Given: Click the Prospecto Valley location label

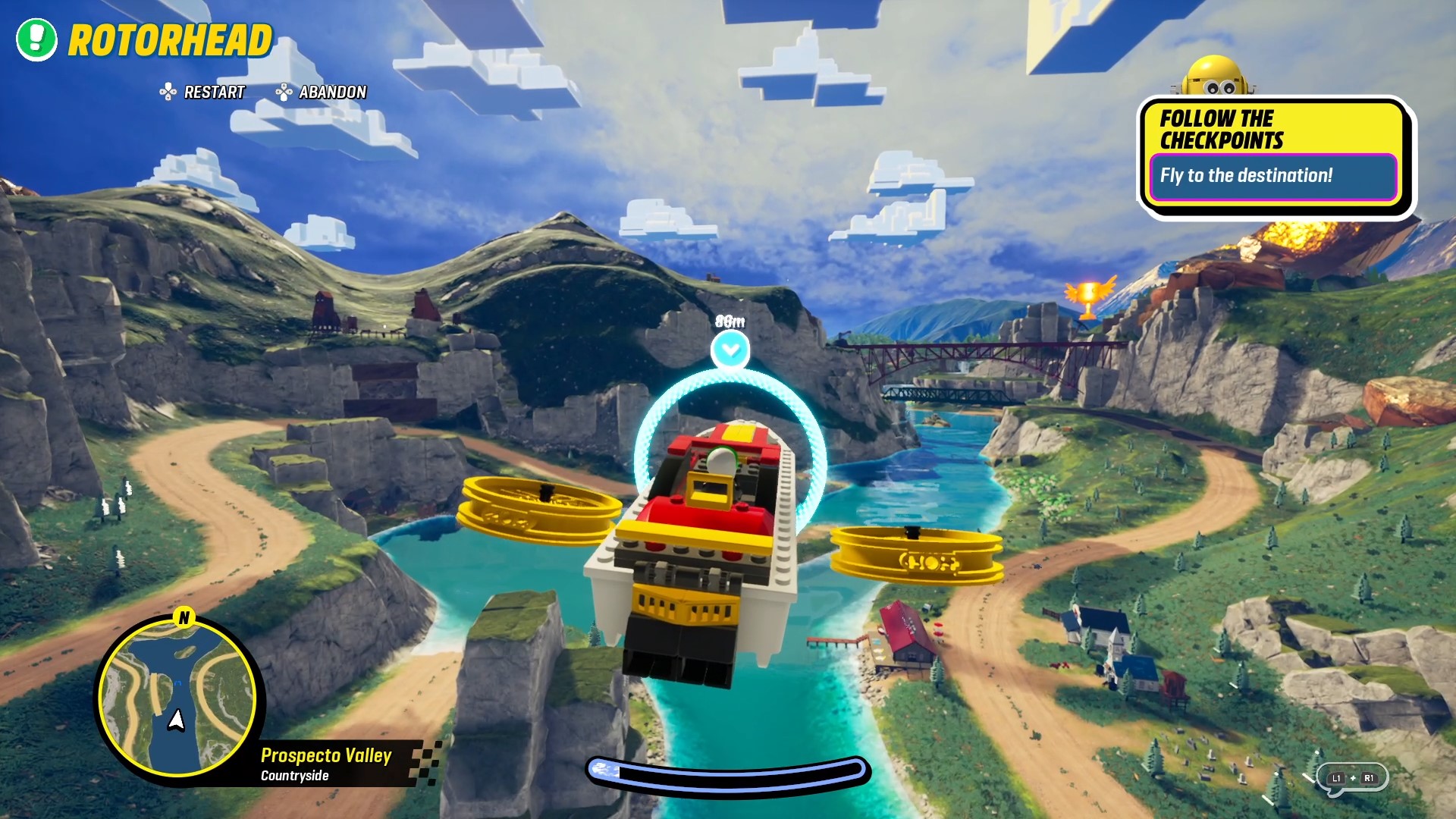Looking at the screenshot, I should 326,755.
